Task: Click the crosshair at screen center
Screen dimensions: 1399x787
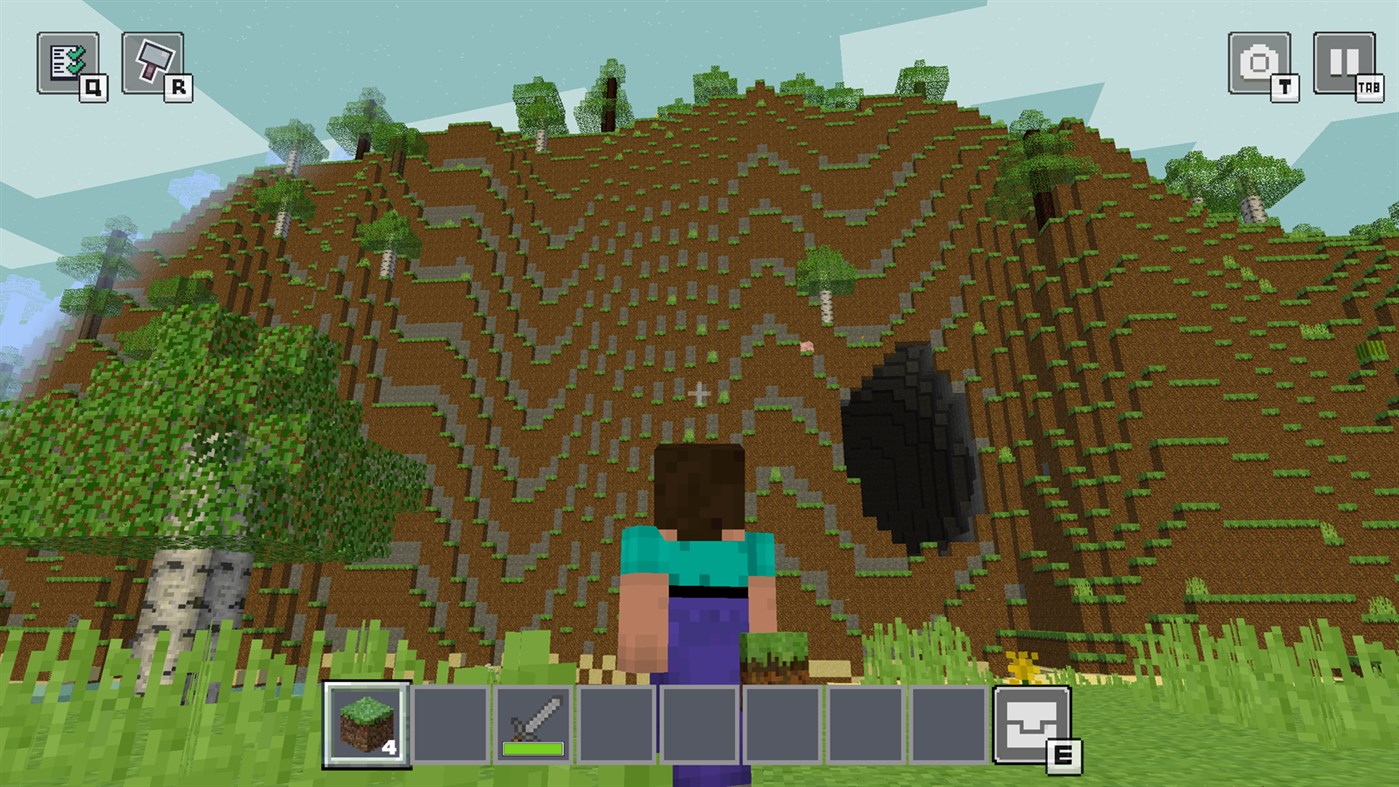Action: 699,393
